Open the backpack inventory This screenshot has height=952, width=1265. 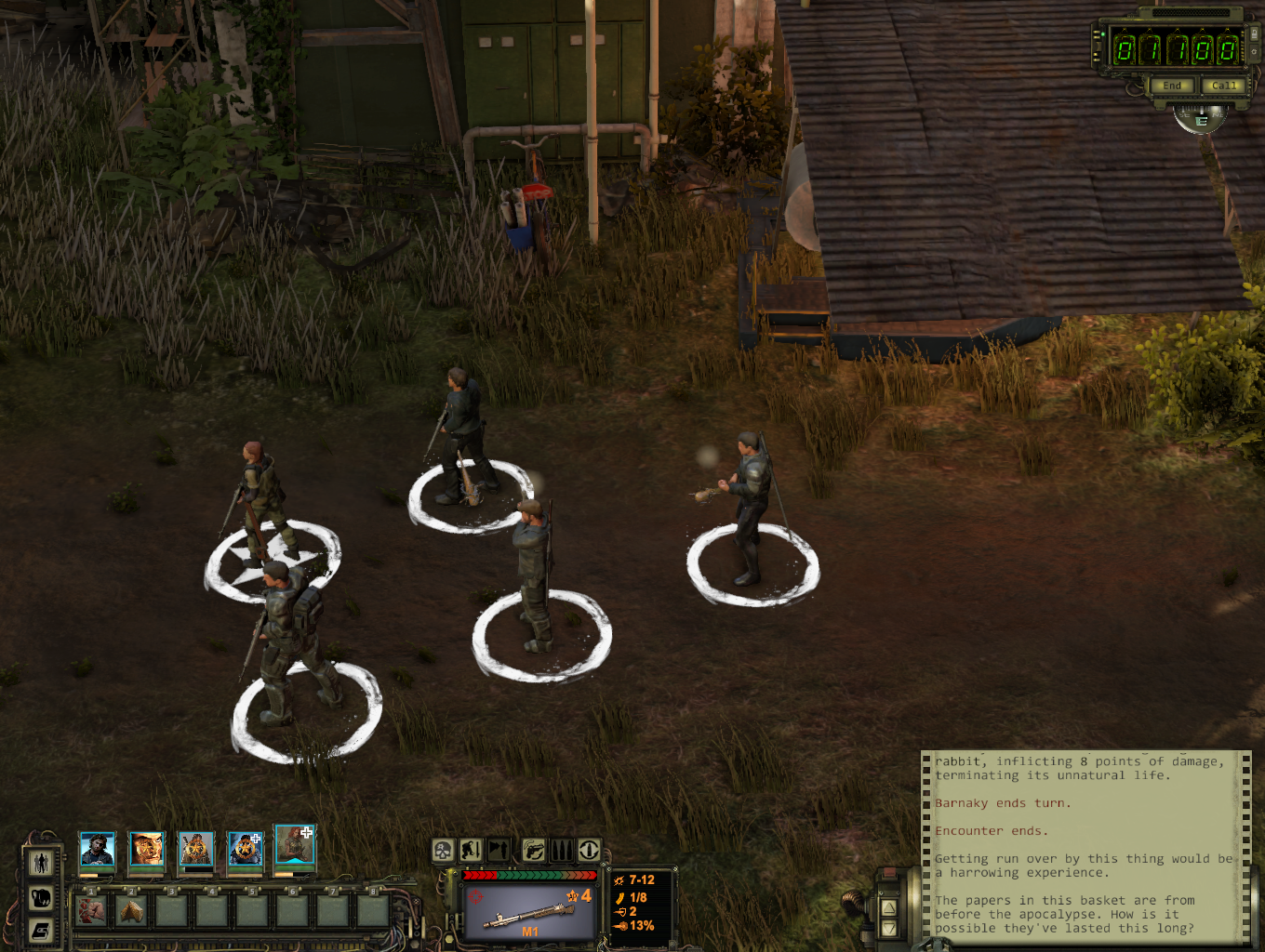[41, 897]
